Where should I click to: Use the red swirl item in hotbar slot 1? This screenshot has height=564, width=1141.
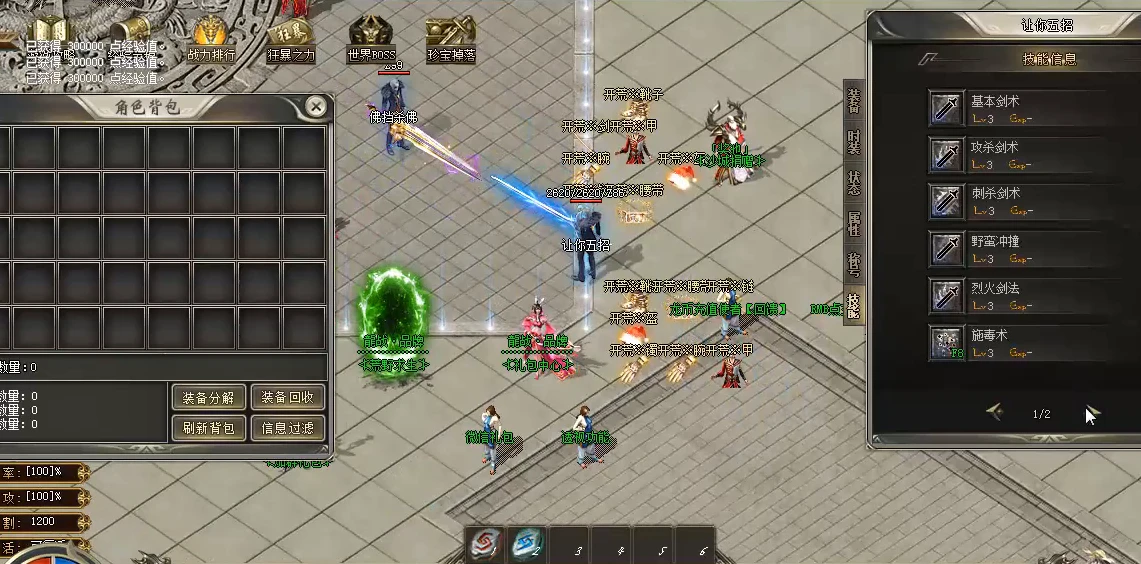(487, 544)
